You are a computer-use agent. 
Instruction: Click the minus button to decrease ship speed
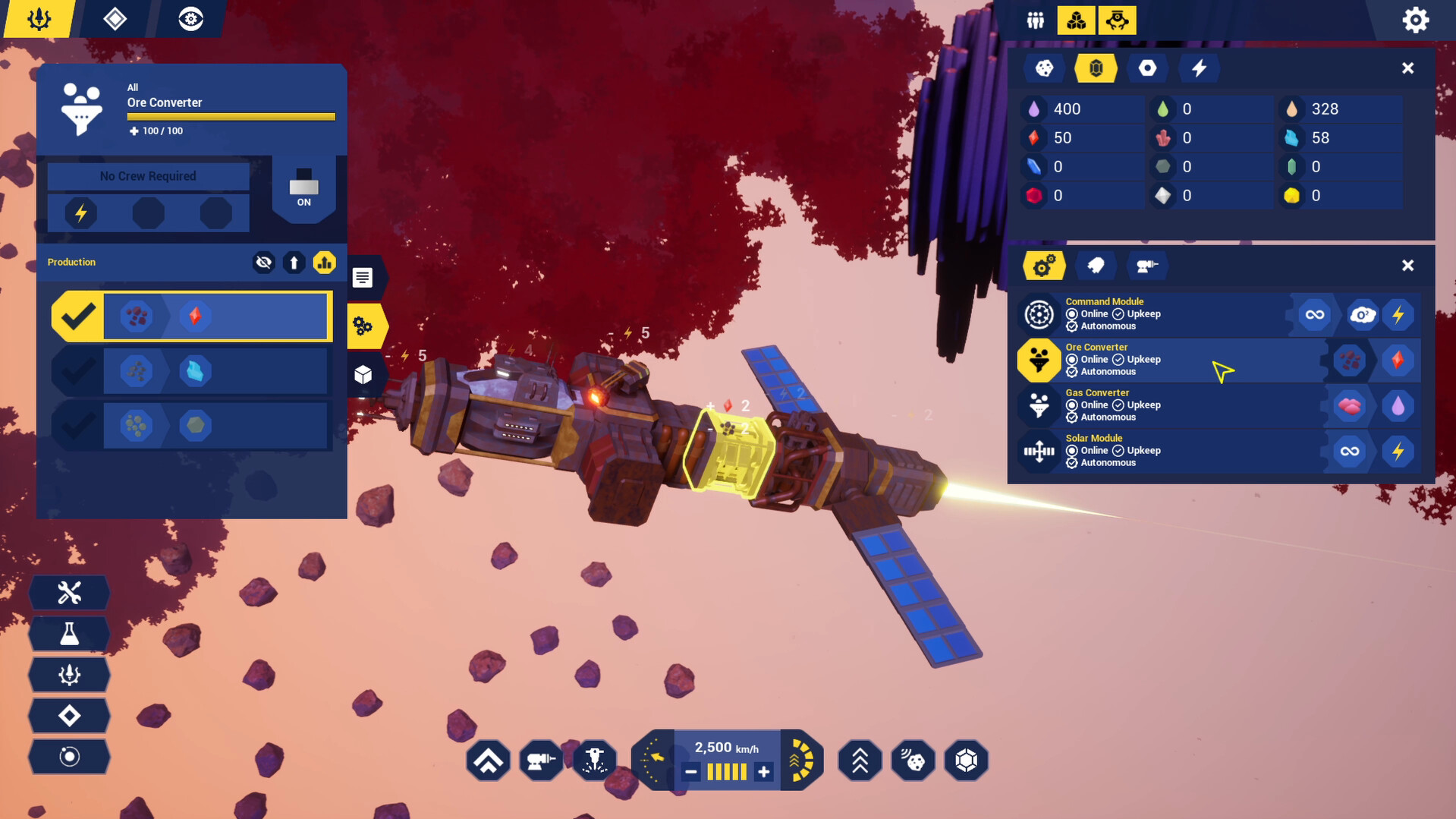(x=690, y=771)
